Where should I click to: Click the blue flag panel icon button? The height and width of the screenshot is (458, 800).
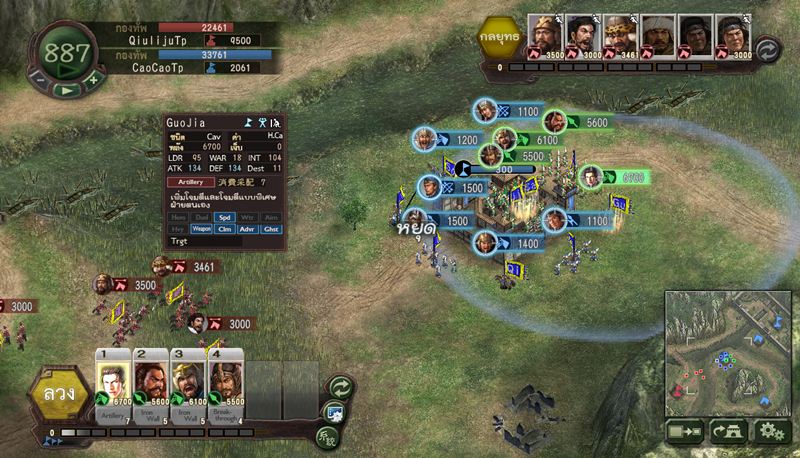(x=335, y=411)
